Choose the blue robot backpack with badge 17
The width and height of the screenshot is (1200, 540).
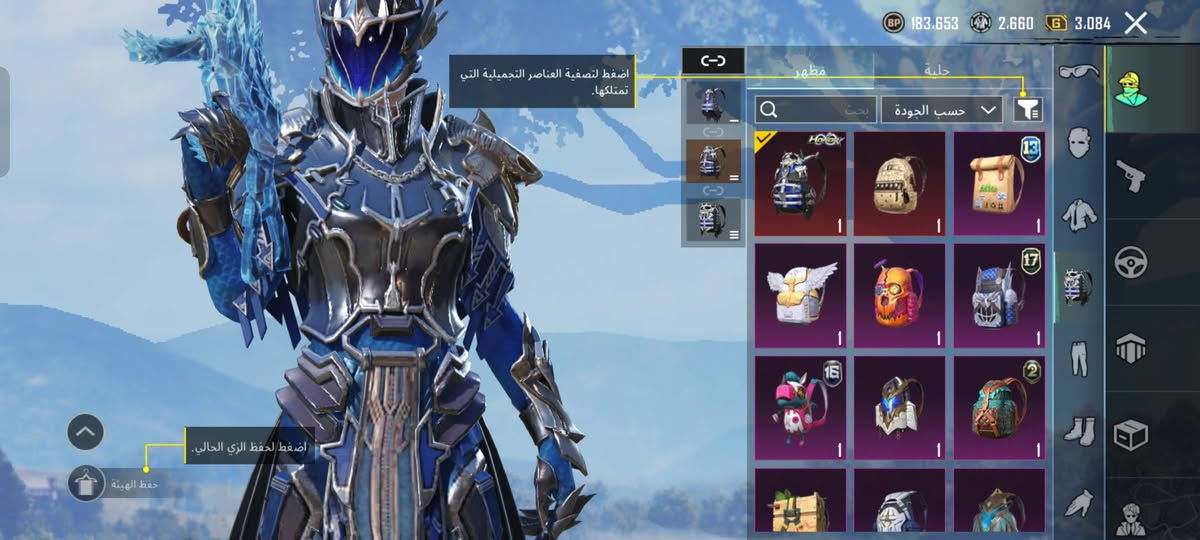pos(999,296)
